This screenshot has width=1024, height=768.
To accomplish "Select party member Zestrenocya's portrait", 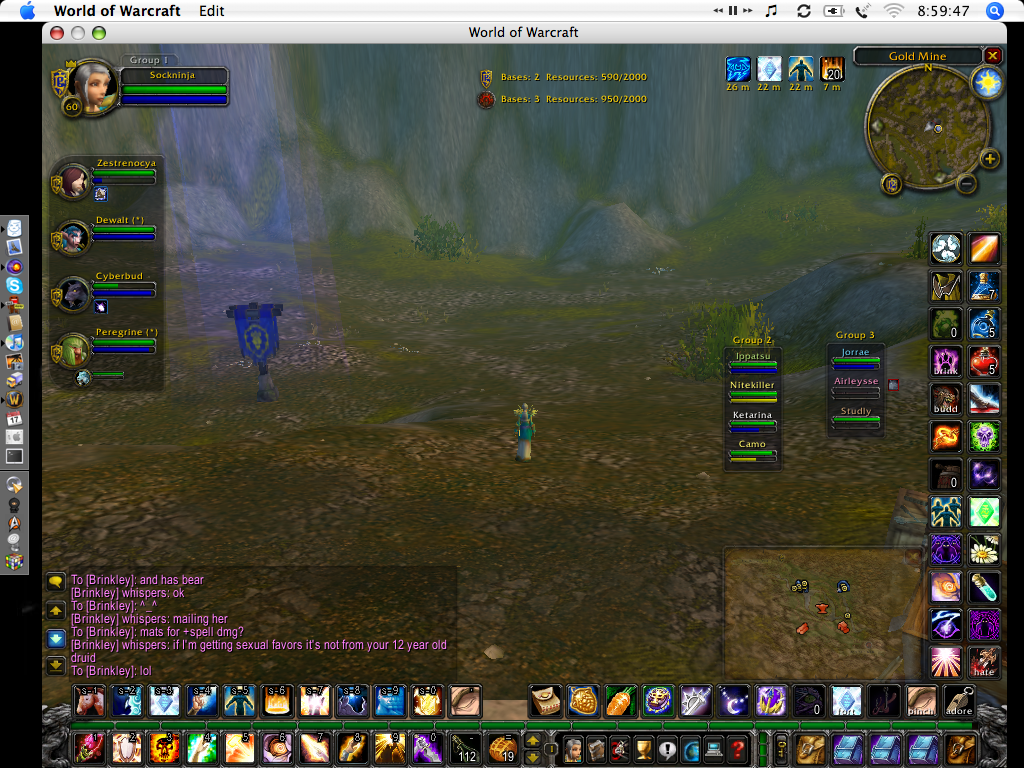I will (x=72, y=182).
